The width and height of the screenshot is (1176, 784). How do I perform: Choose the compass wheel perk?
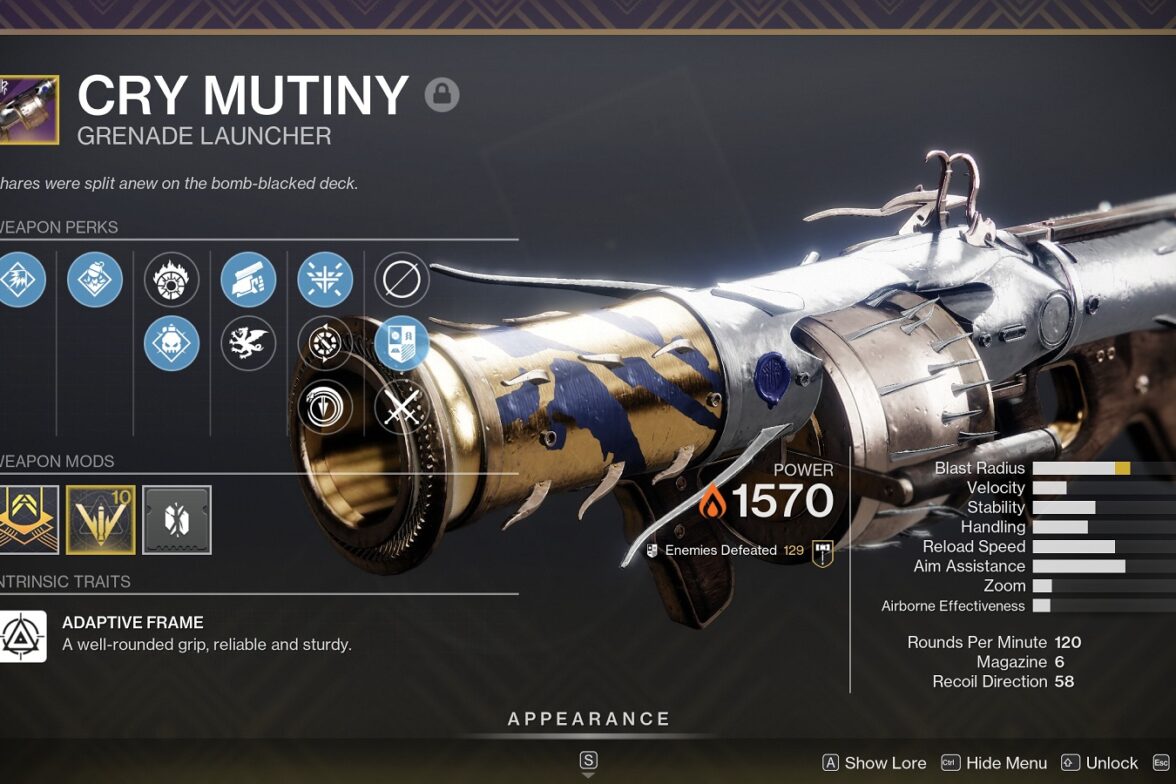click(x=325, y=343)
